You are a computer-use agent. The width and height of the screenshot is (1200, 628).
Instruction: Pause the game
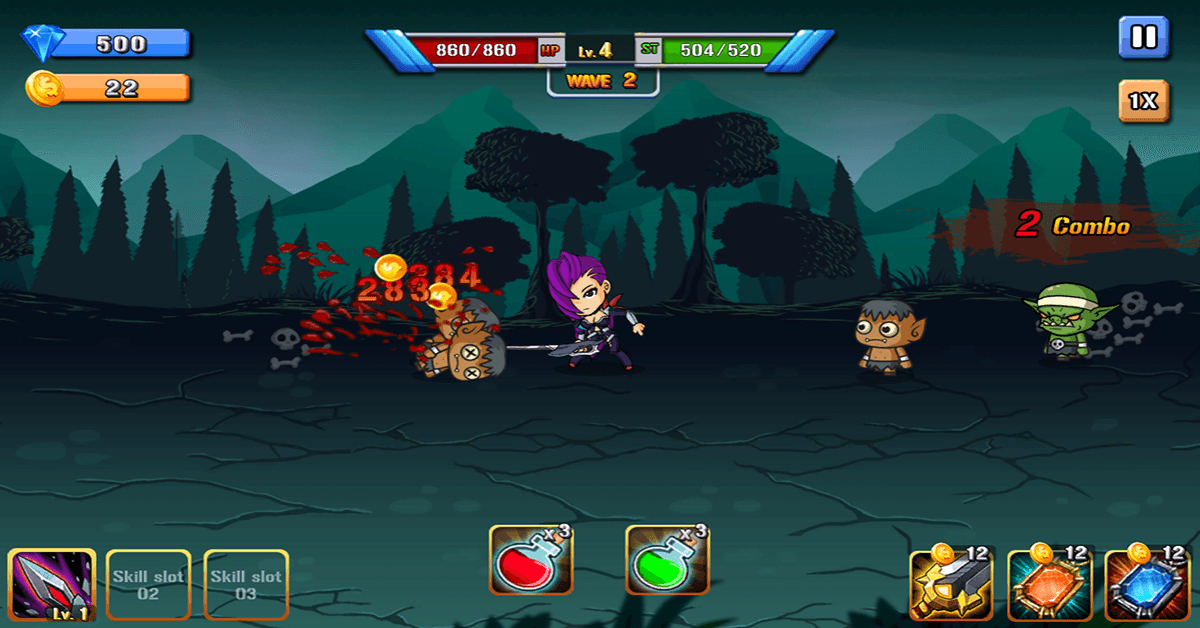[1143, 38]
